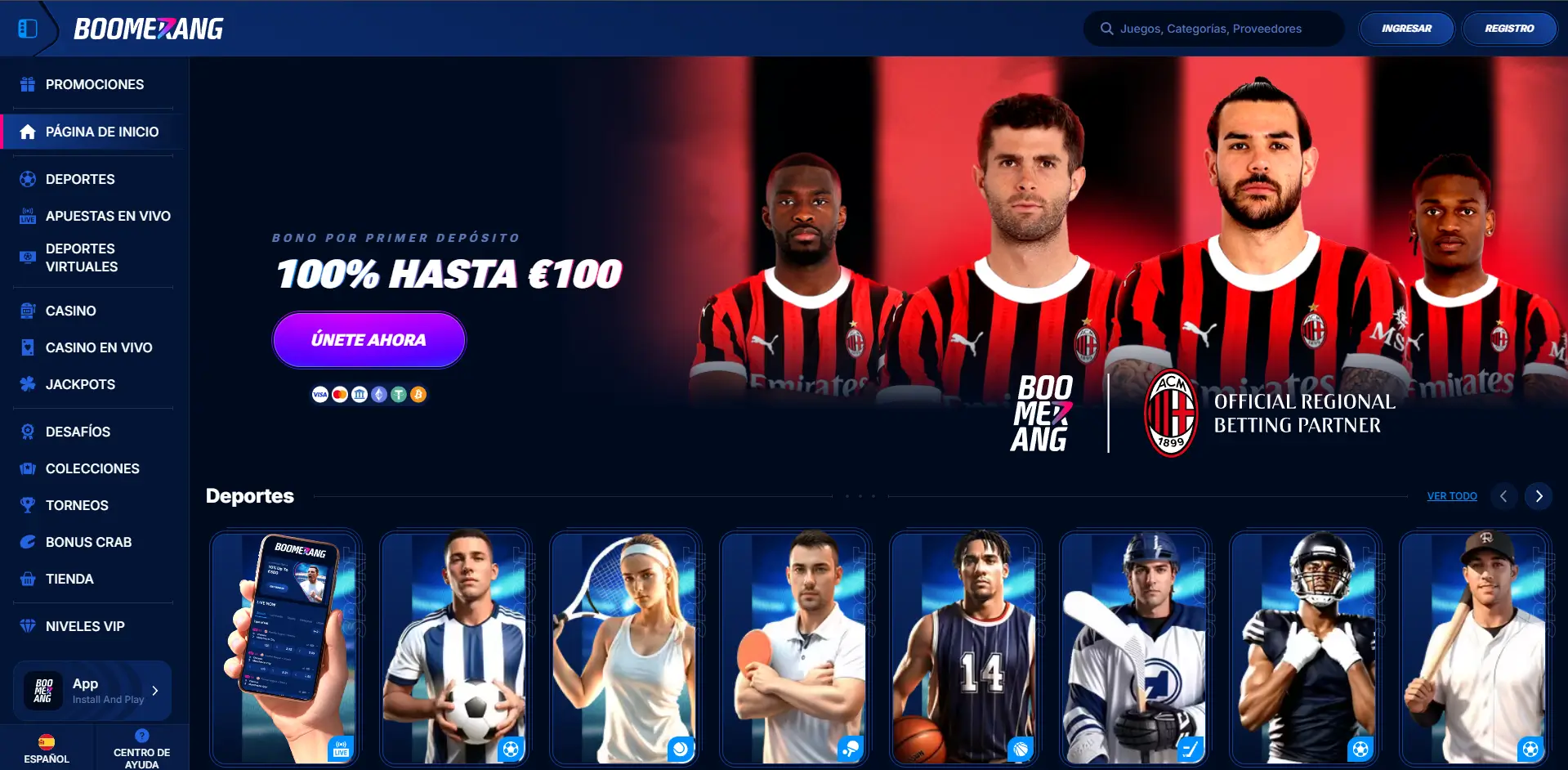Open Apuestas en Vivo from the sidebar
Screen dimensions: 1568x770
[x=107, y=216]
